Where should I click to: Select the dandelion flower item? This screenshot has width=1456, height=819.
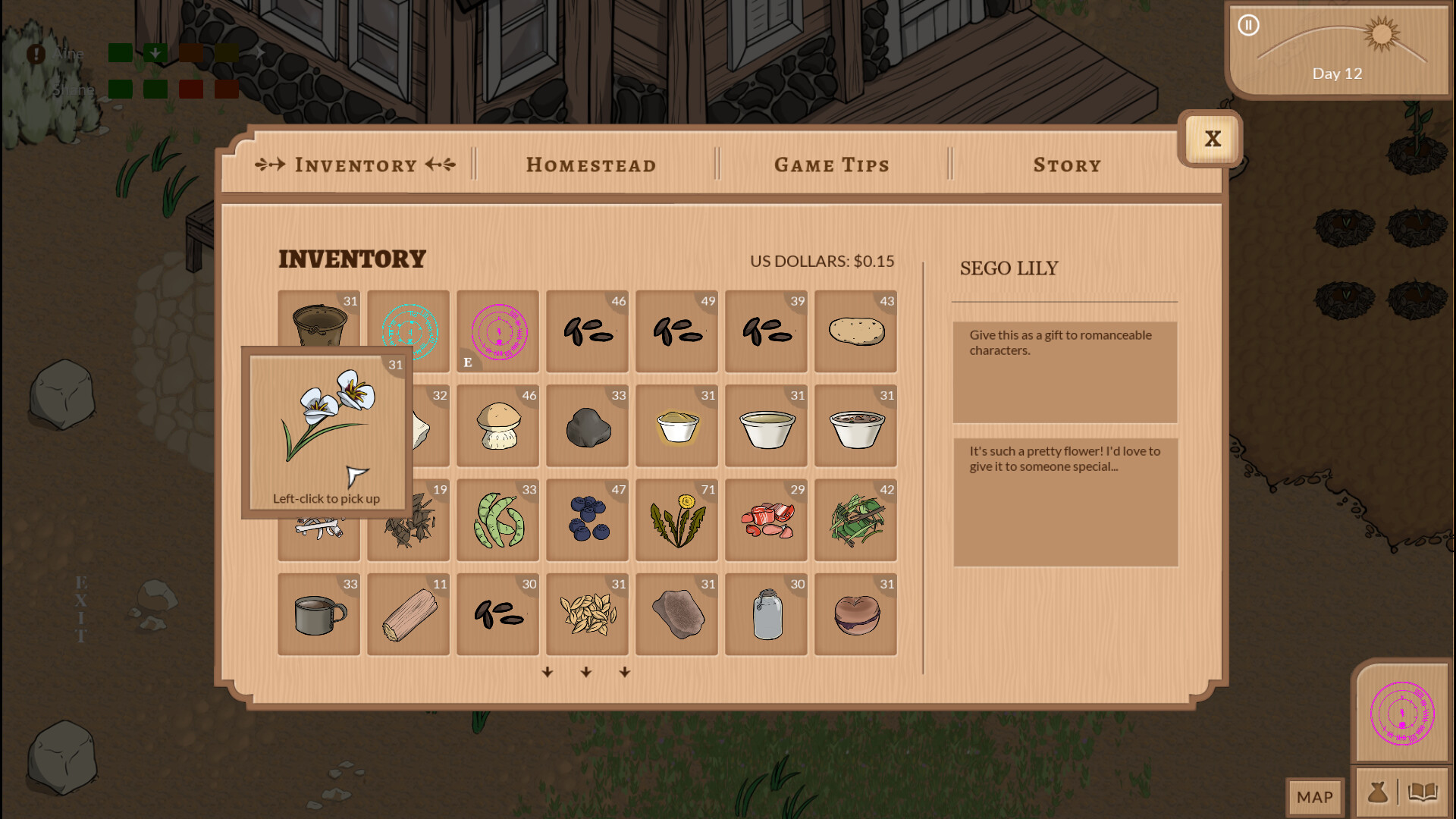point(676,520)
